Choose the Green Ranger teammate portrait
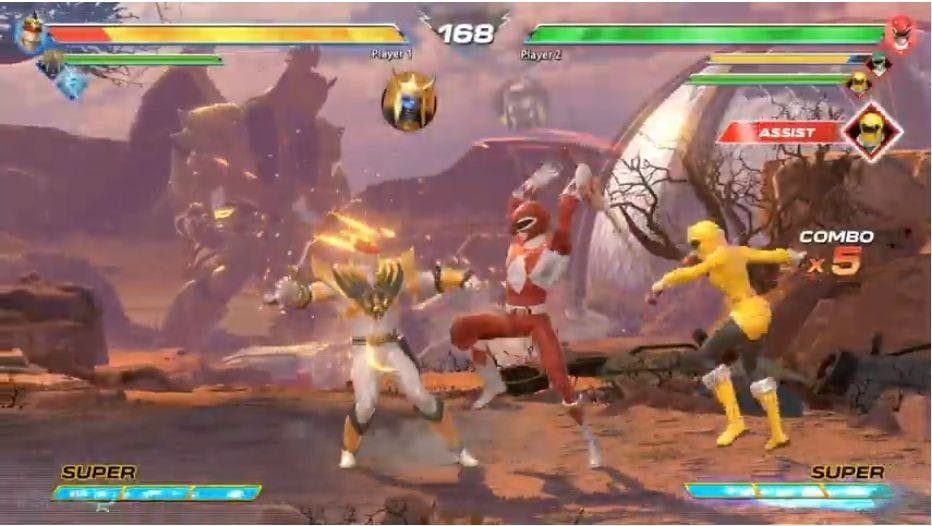 [877, 63]
